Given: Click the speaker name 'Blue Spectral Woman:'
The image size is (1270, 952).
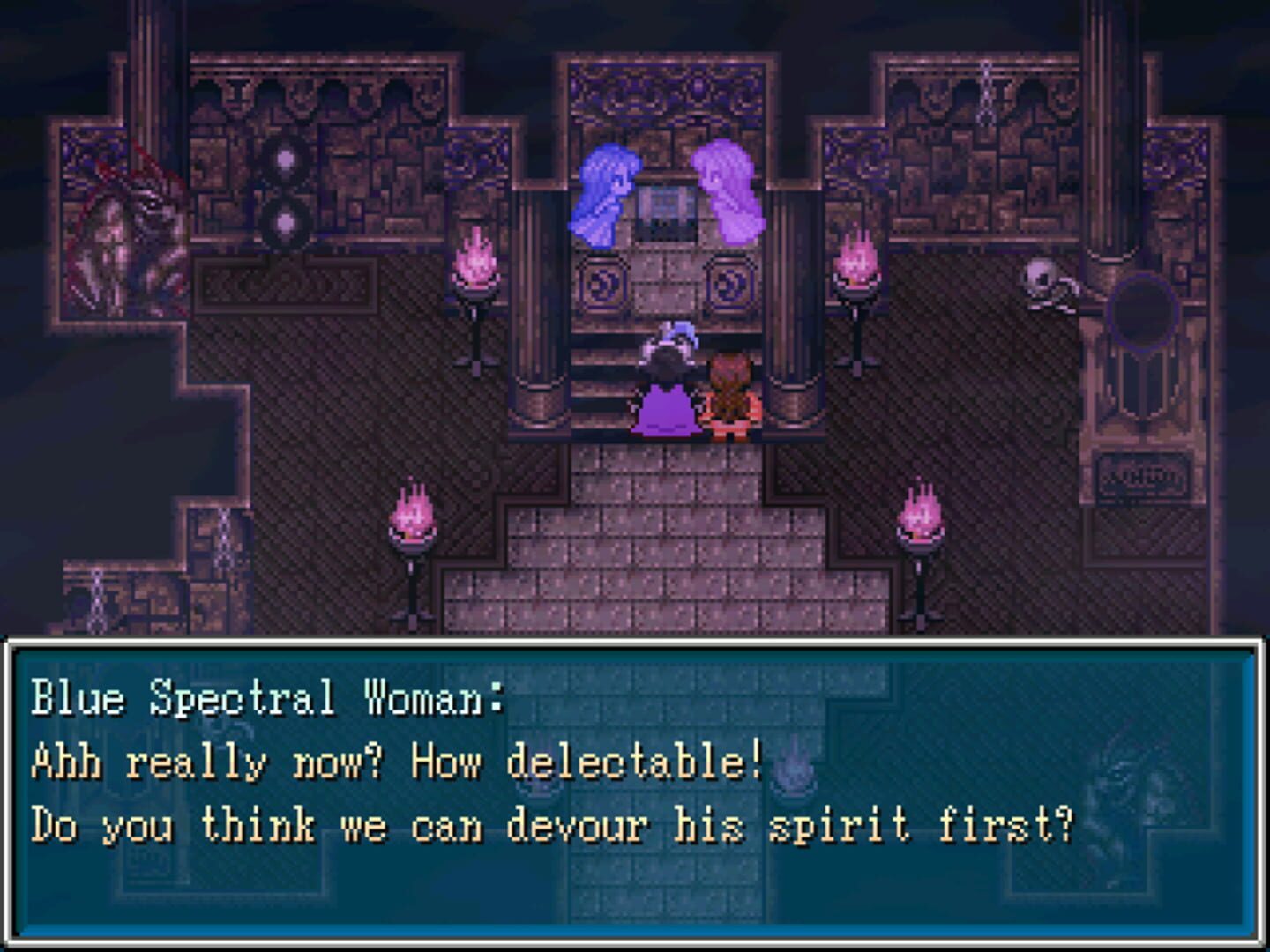Looking at the screenshot, I should 265,696.
